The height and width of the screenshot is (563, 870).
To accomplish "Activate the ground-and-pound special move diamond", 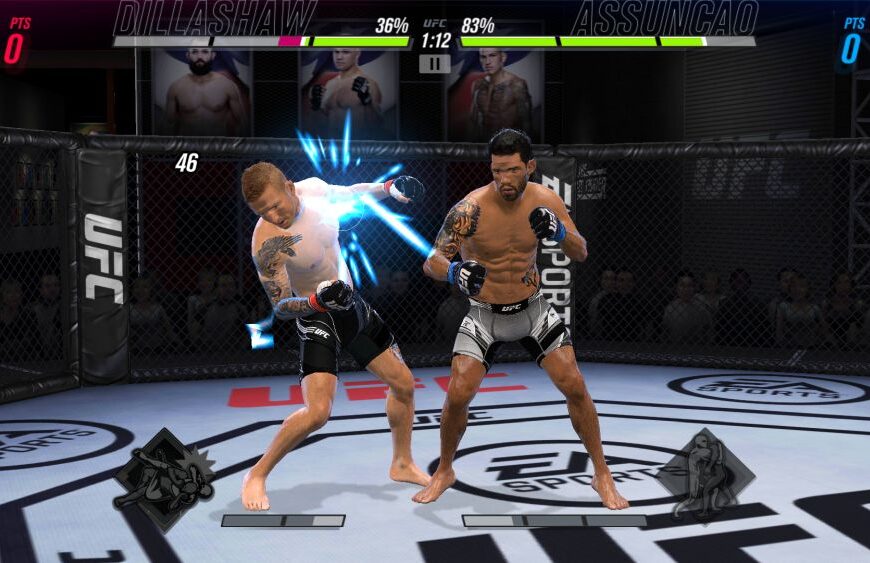I will point(163,479).
